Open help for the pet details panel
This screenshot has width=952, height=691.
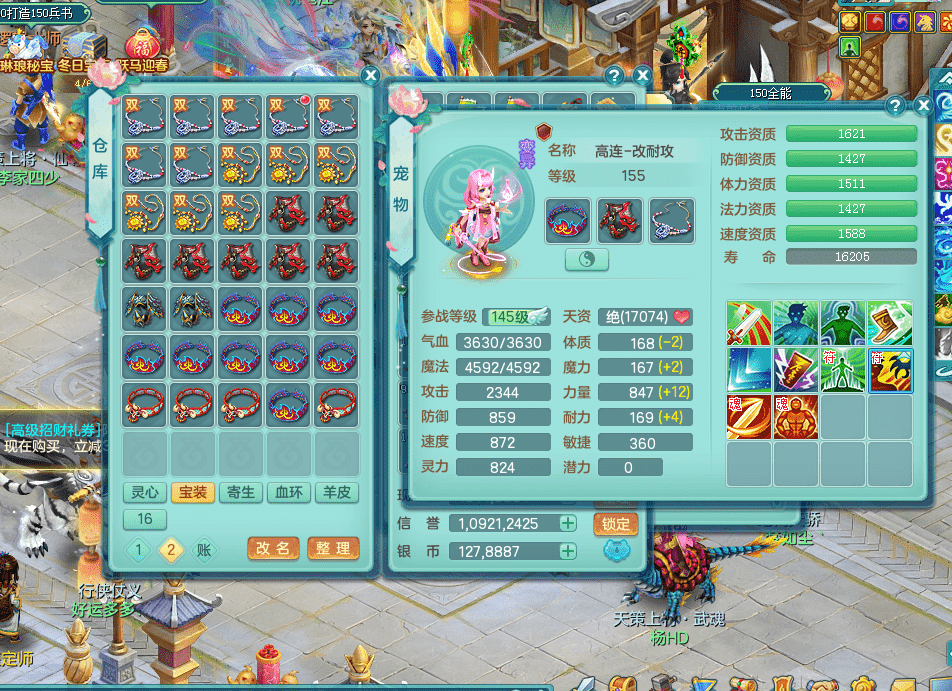895,105
